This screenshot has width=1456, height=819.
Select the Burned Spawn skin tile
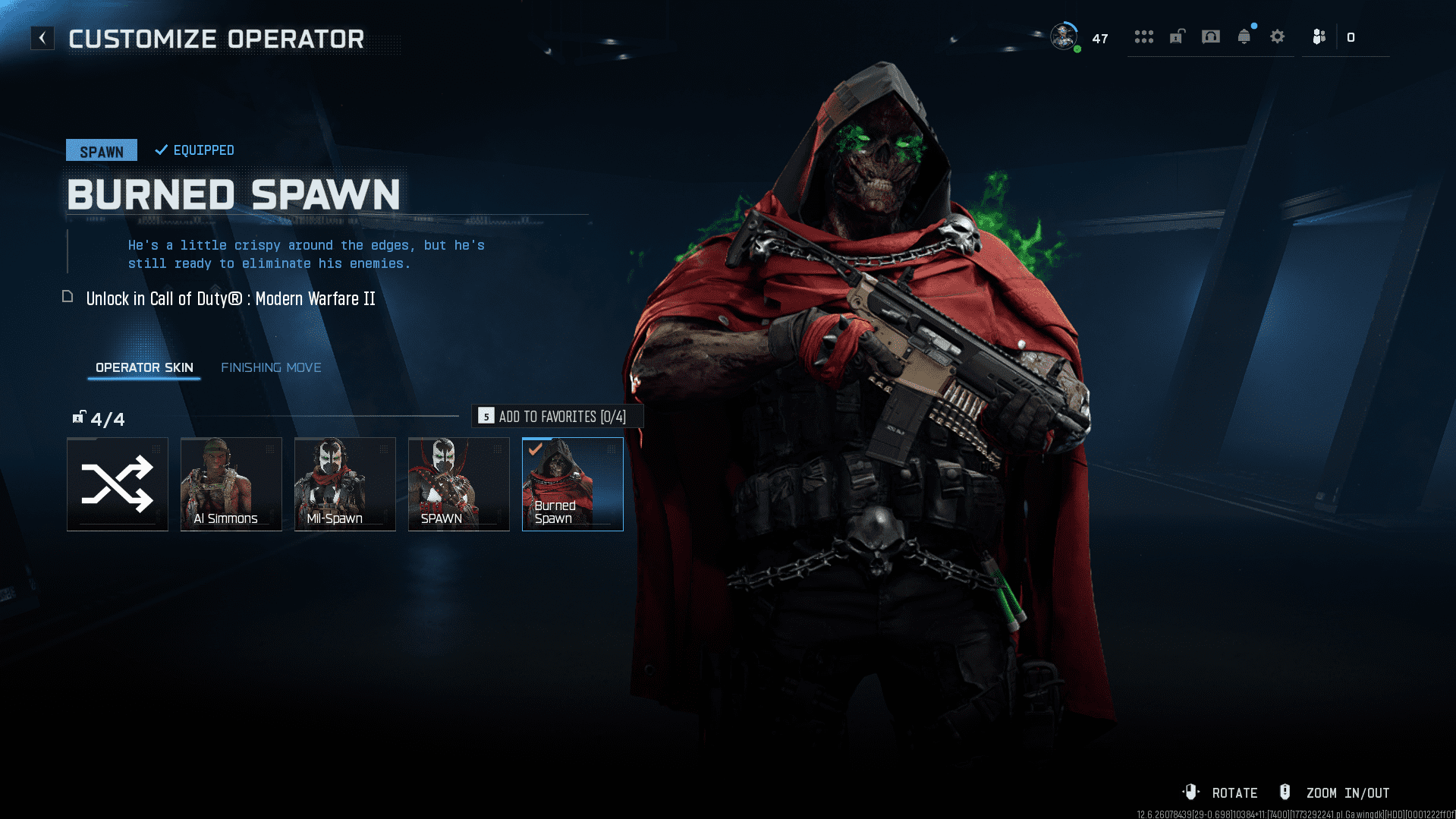(x=573, y=484)
